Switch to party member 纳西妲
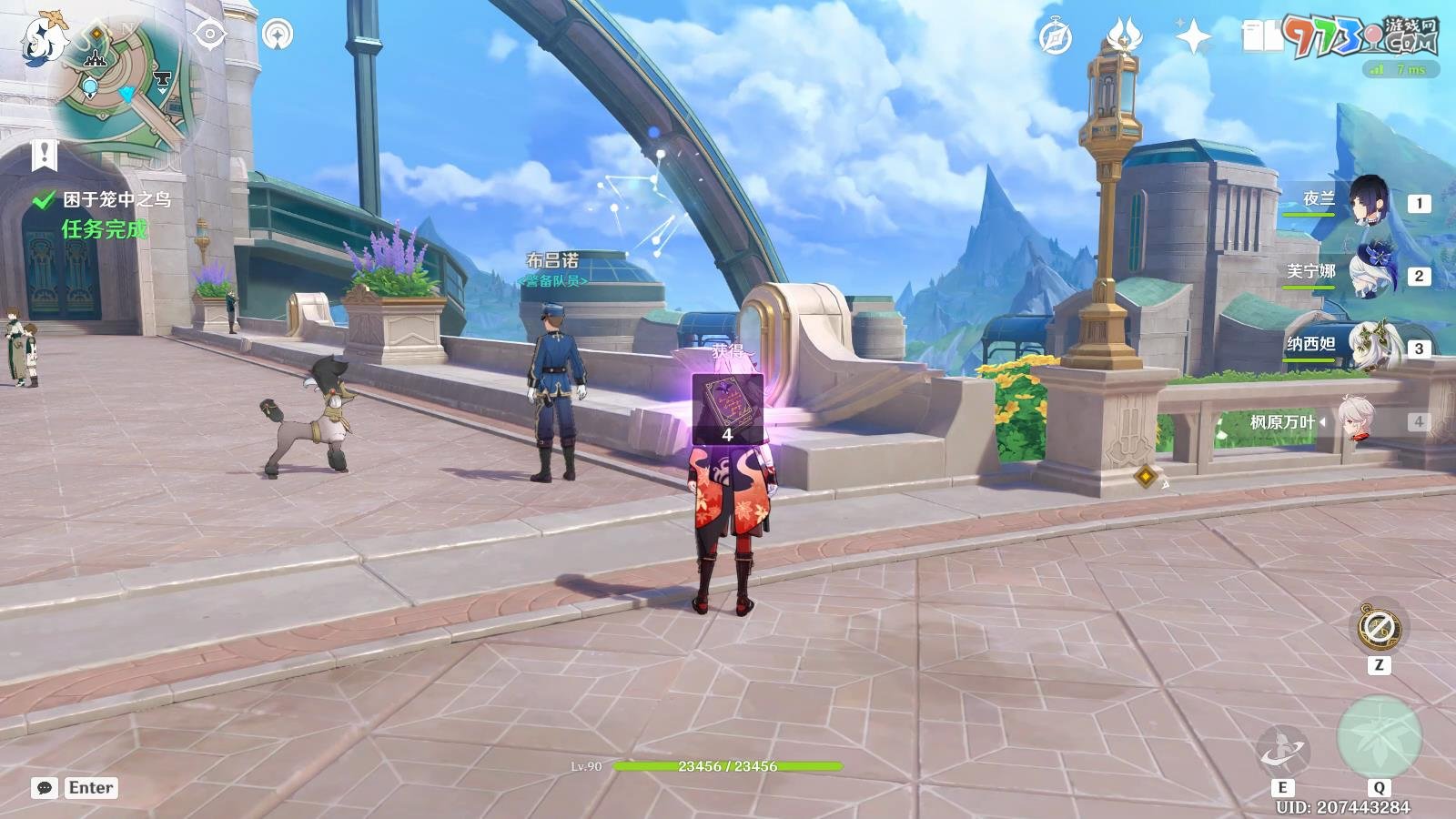The image size is (1456, 819). click(1368, 347)
